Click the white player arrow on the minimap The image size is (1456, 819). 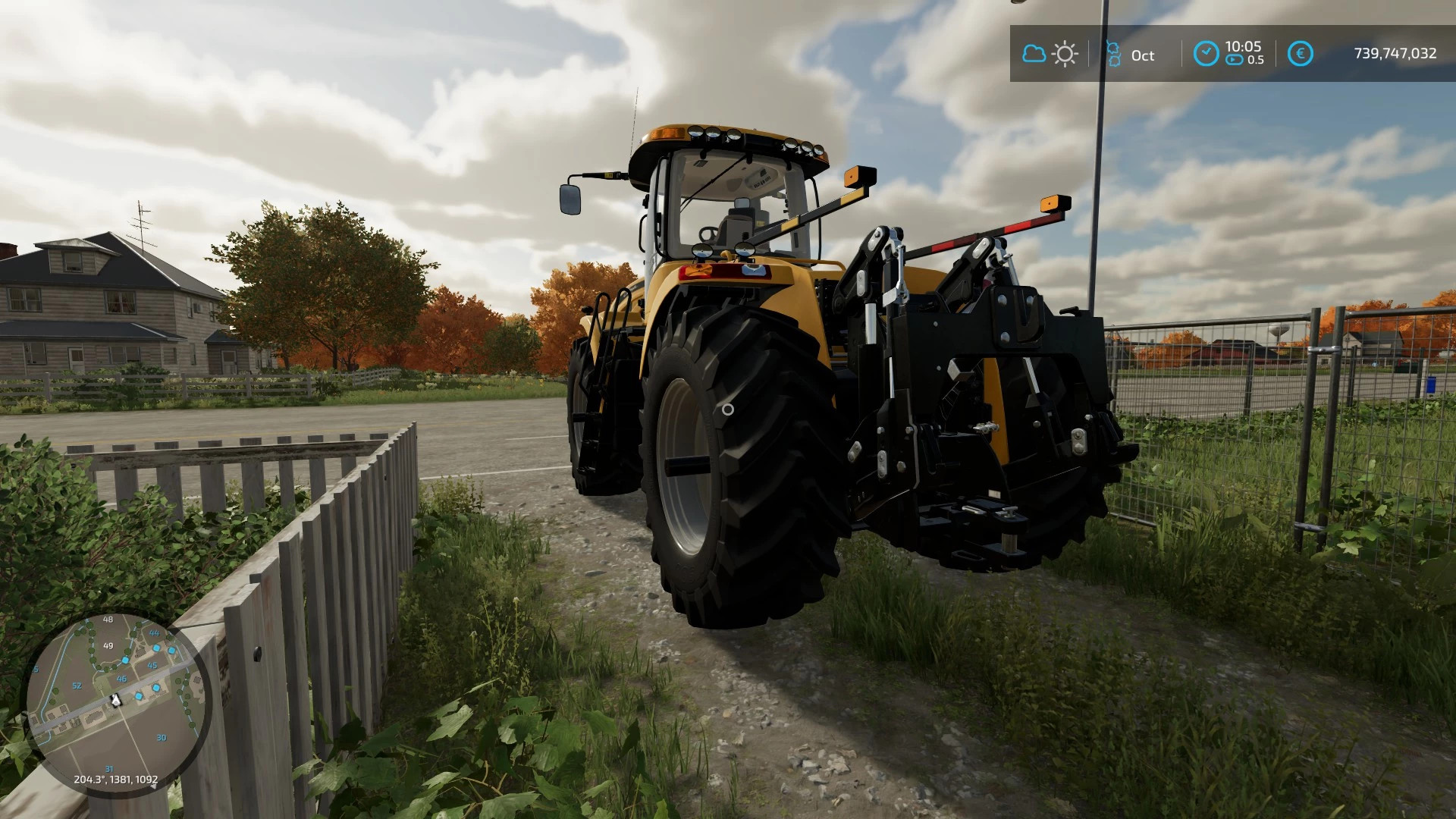coord(115,701)
